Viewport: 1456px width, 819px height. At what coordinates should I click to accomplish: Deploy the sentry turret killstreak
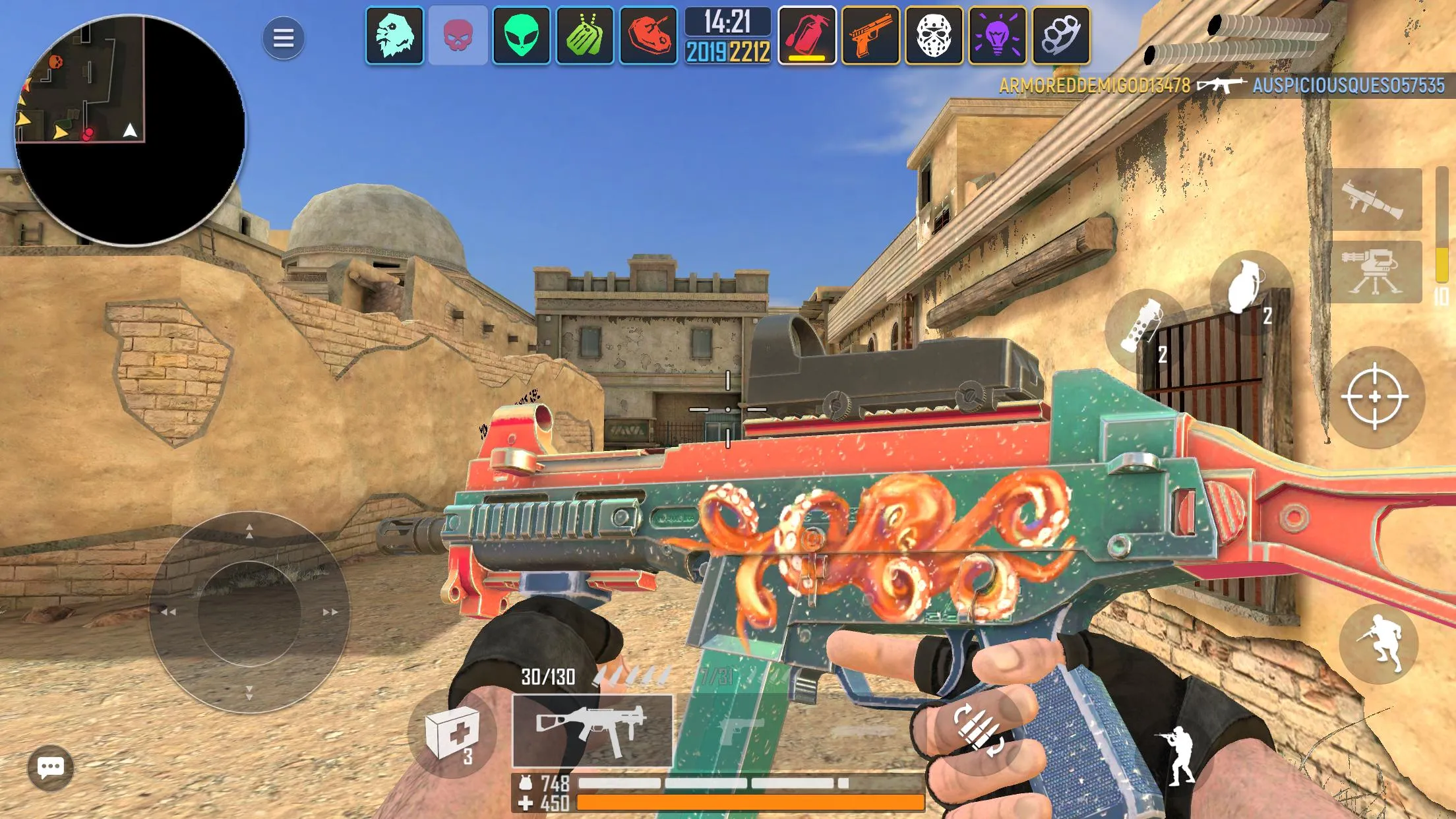1378,274
